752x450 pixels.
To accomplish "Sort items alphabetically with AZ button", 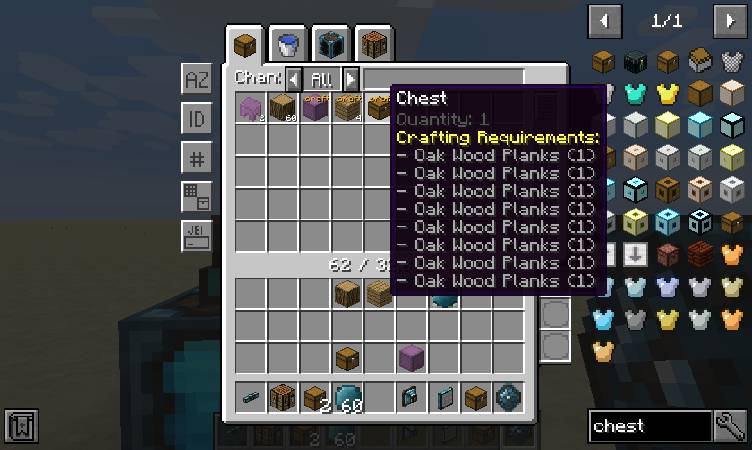I will click(x=196, y=80).
